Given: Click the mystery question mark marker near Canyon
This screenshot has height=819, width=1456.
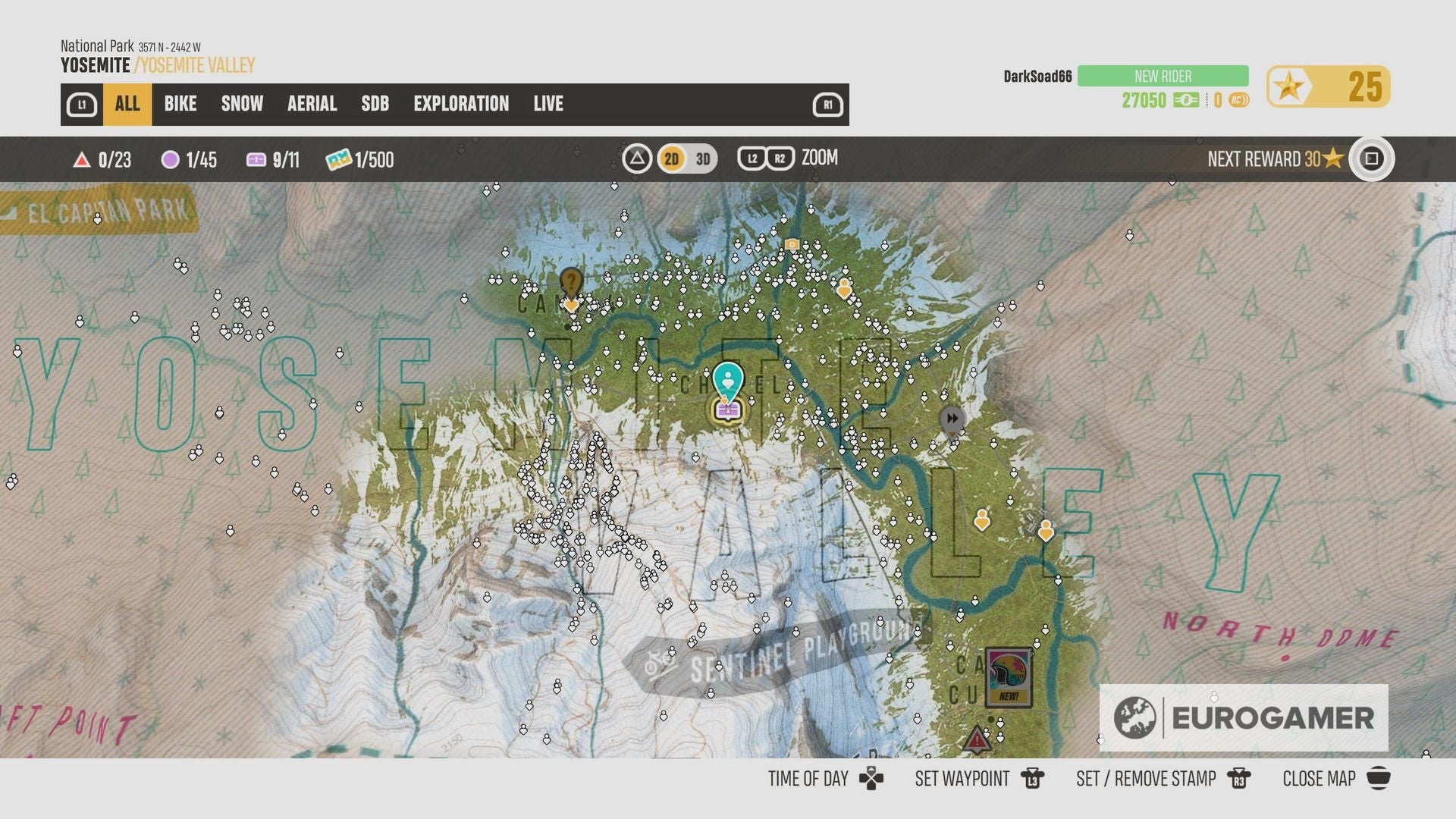Looking at the screenshot, I should click(x=570, y=282).
